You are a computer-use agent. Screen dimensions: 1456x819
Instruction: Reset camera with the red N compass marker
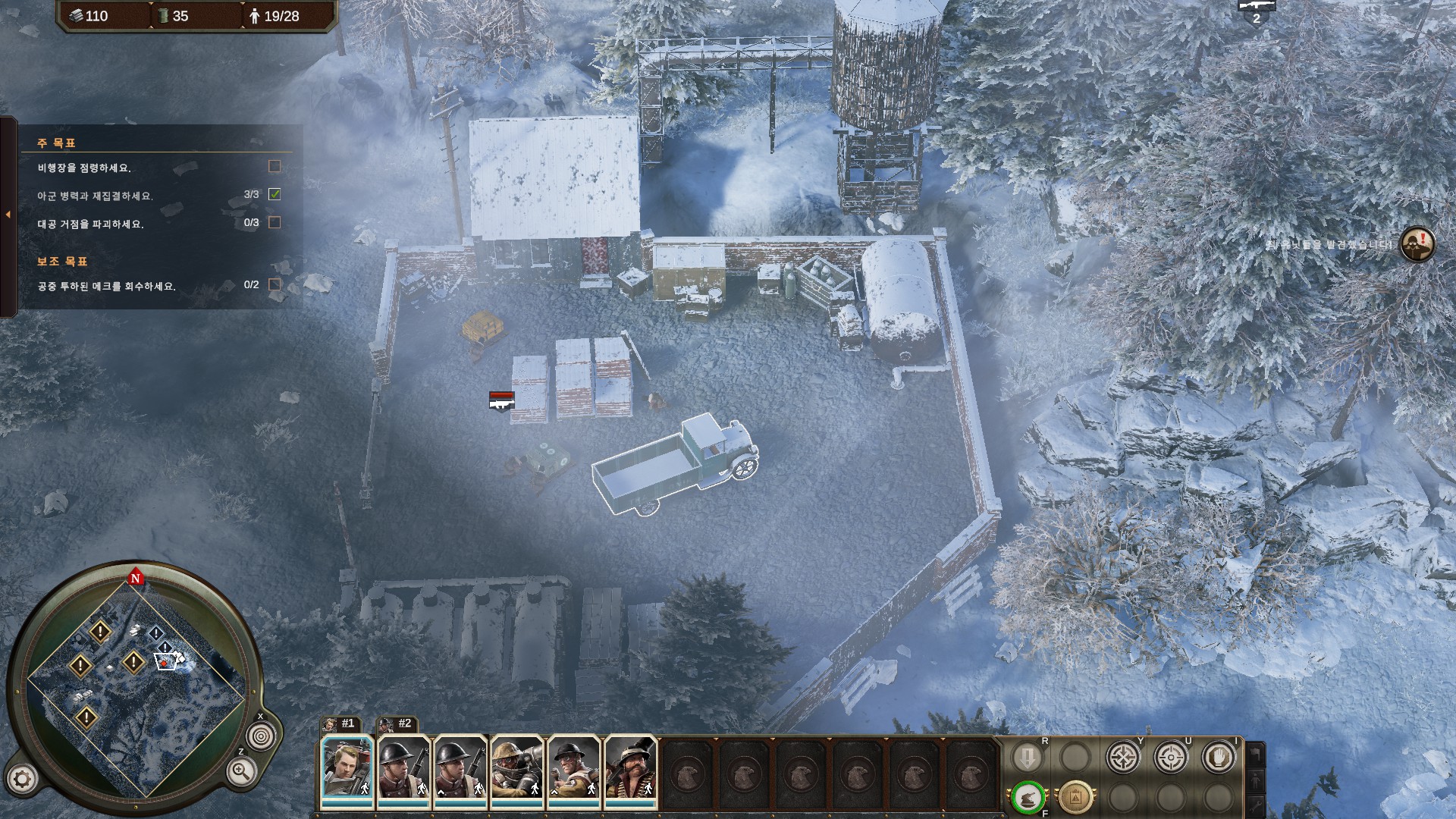pos(136,578)
